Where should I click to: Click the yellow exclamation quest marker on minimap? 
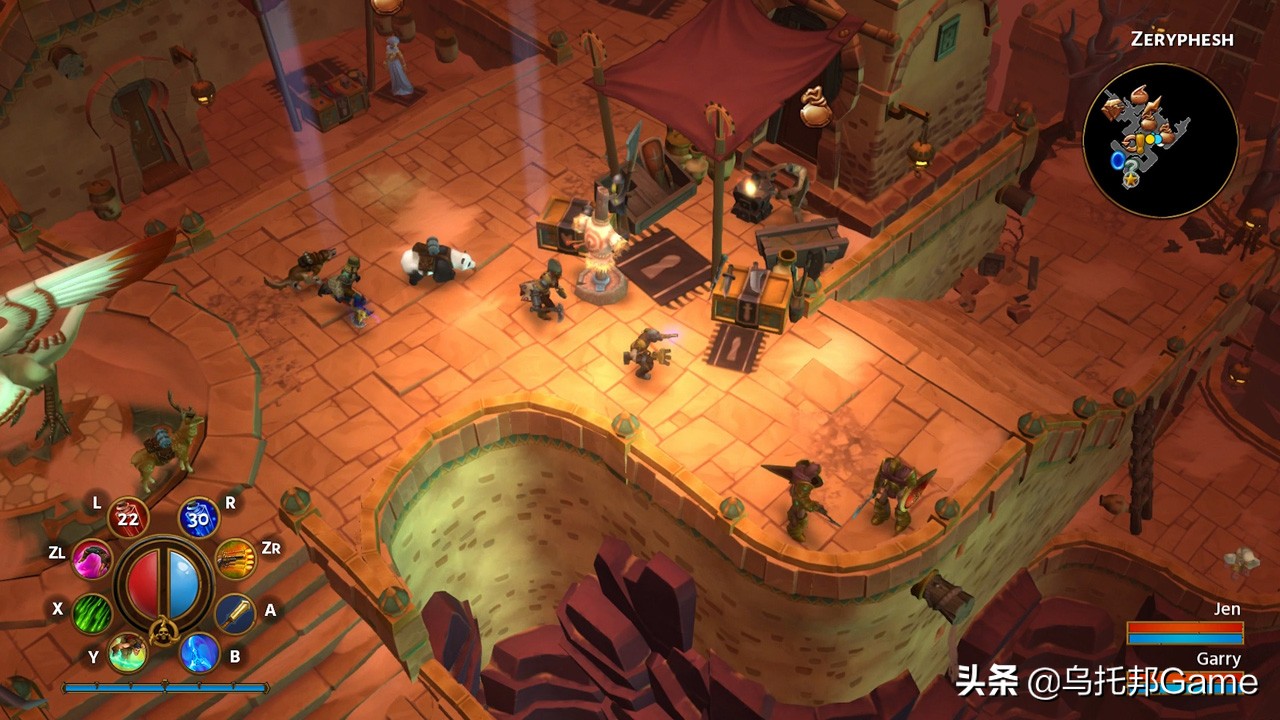pos(1140,142)
